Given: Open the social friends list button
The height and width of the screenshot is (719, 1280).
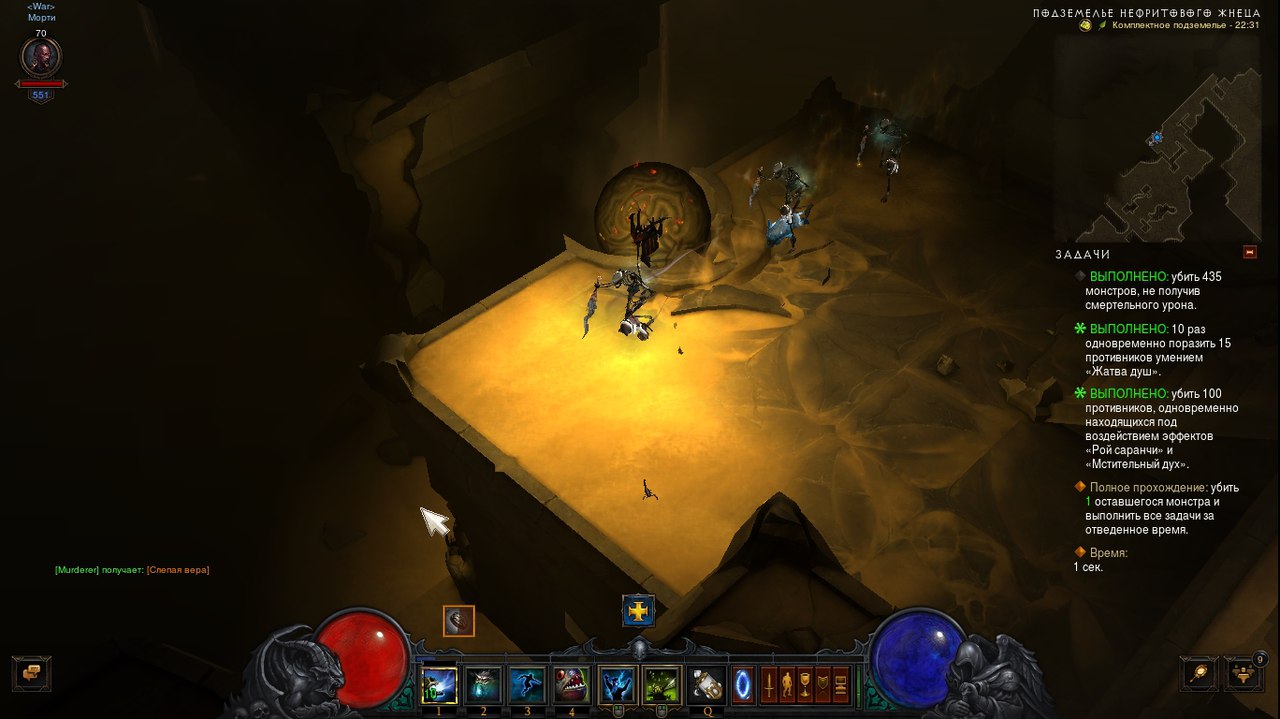Looking at the screenshot, I should click(1245, 673).
